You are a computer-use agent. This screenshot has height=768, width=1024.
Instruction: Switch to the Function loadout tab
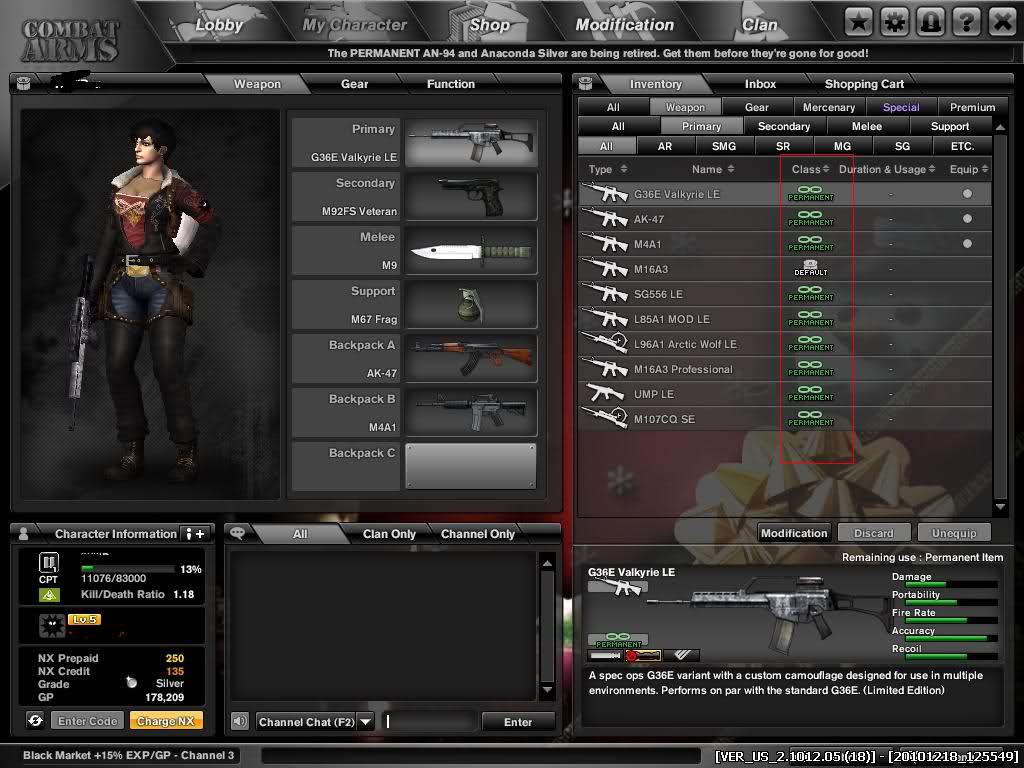pos(451,84)
